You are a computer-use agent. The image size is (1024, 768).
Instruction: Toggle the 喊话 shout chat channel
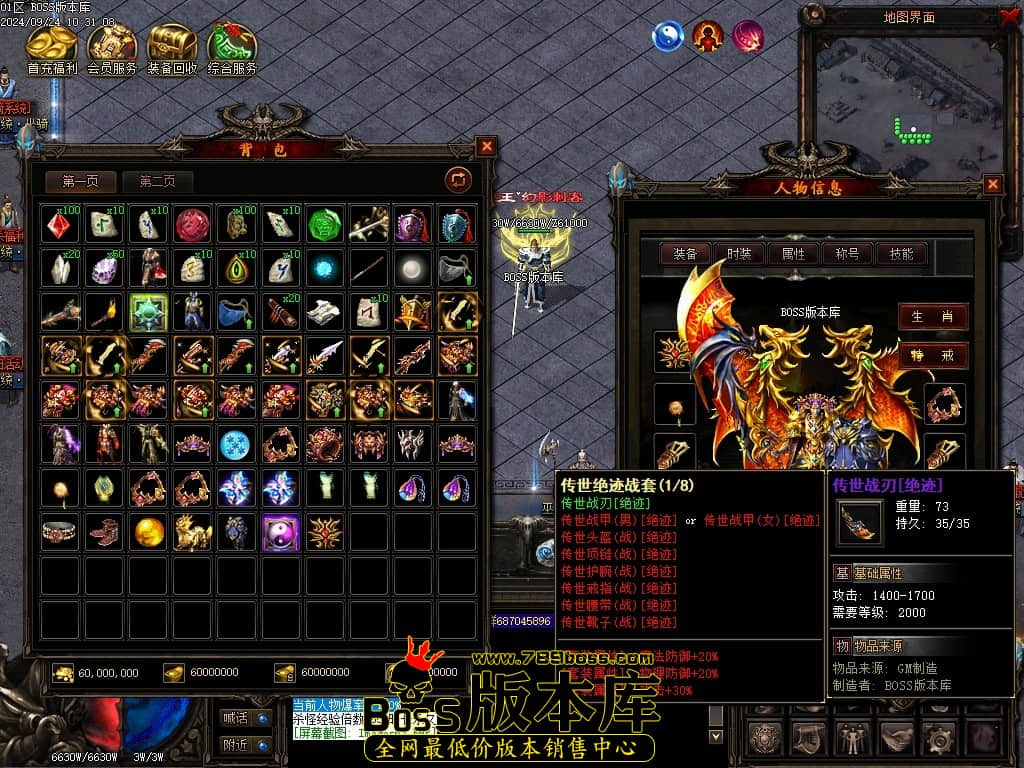(245, 717)
